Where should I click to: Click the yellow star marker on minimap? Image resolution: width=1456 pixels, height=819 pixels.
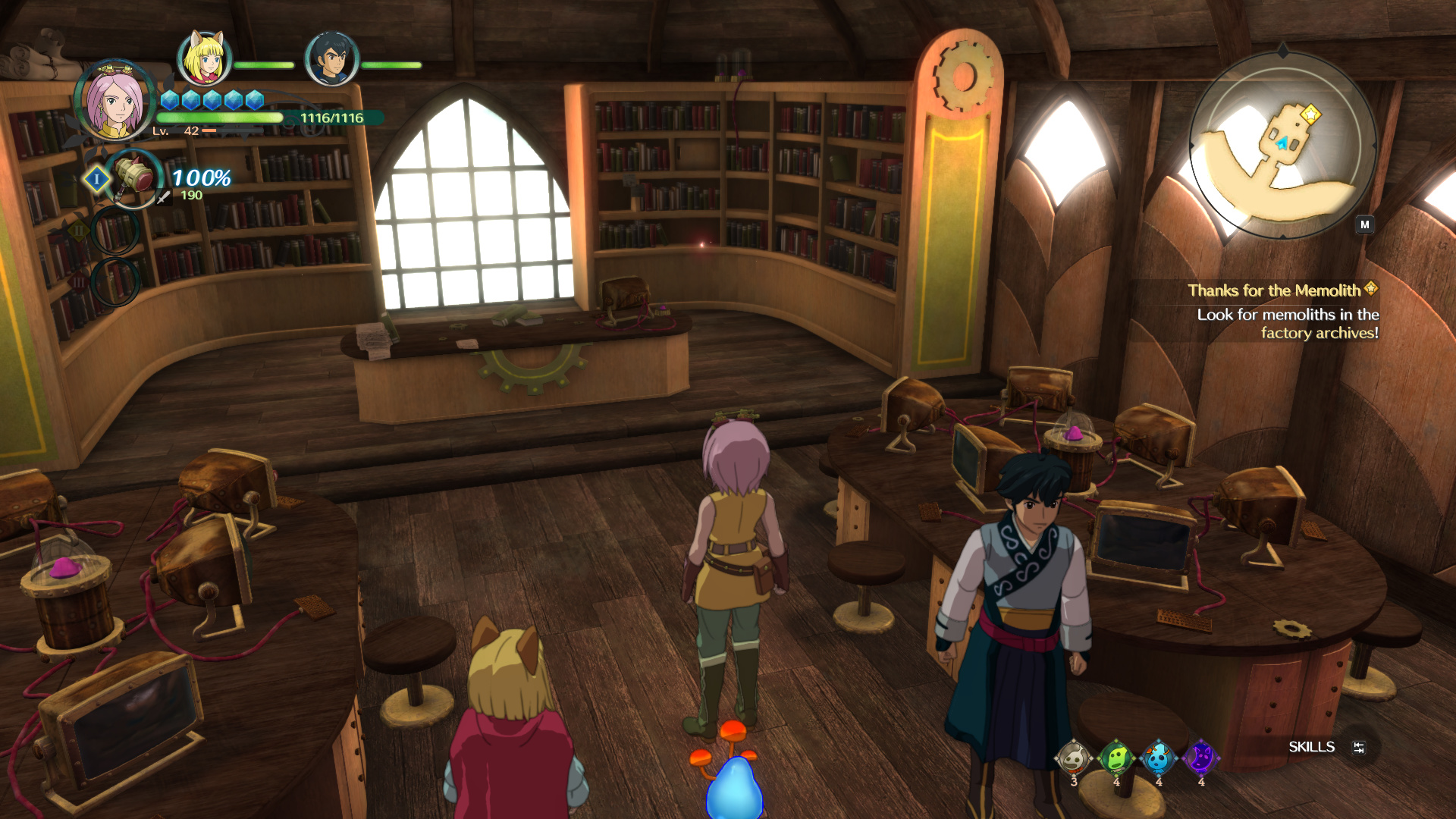[1310, 115]
